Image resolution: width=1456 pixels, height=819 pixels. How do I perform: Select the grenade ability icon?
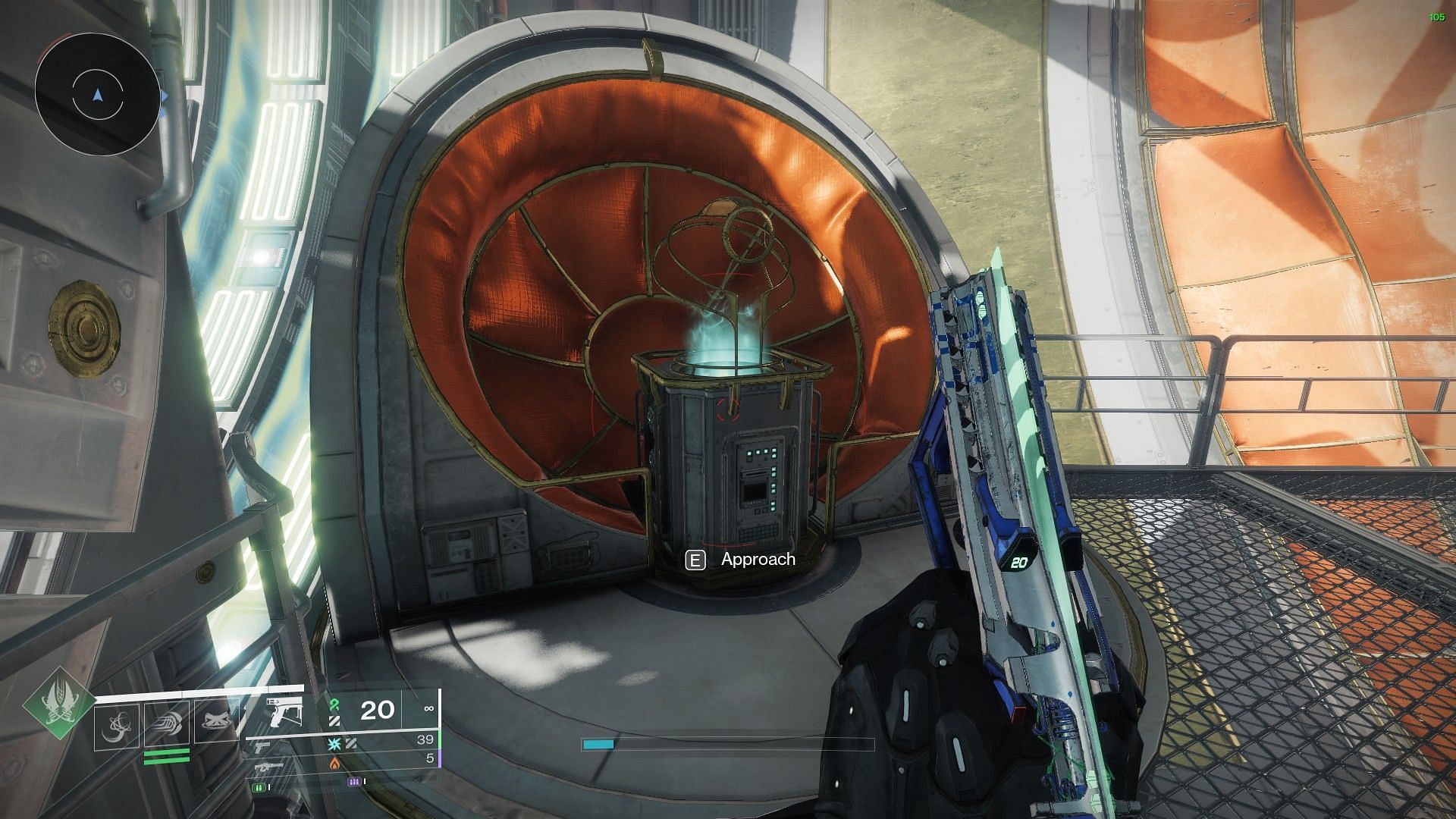117,726
